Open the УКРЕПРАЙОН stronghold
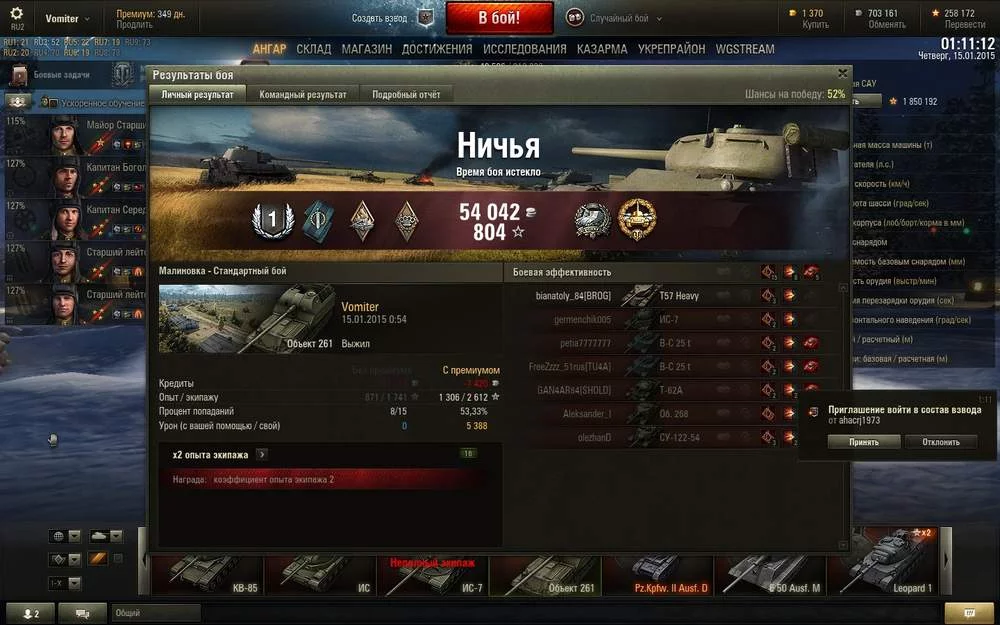Screen dimensions: 1000x625 pyautogui.click(x=671, y=49)
